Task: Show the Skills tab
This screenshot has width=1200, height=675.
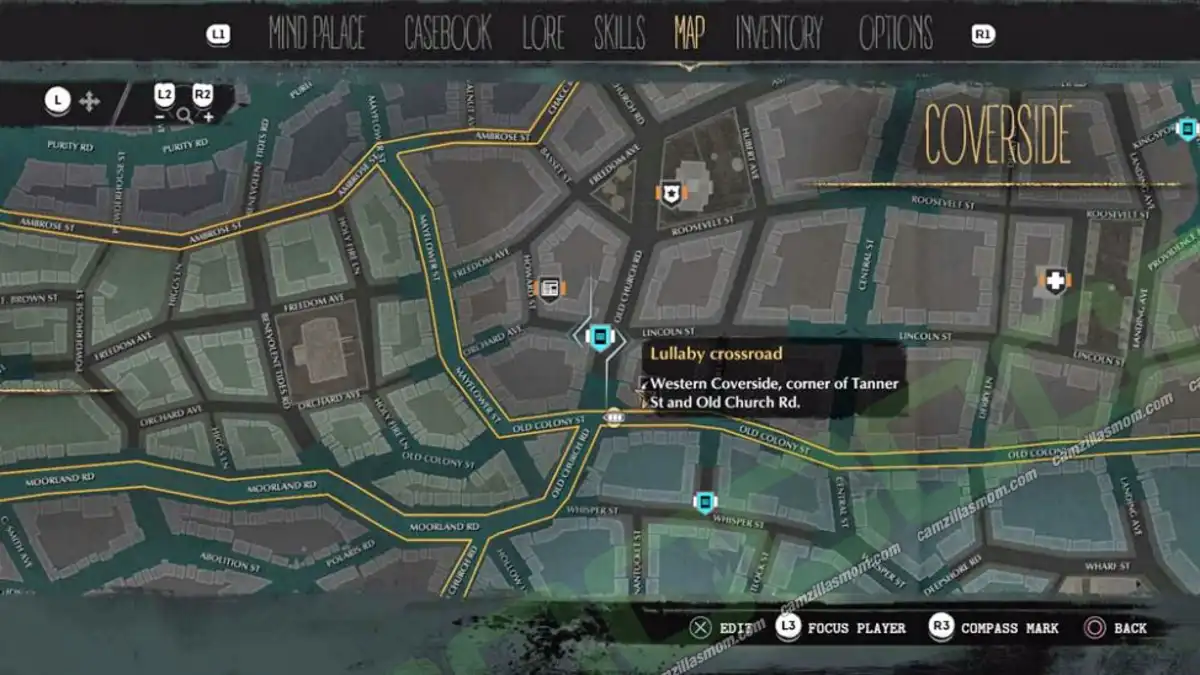Action: click(619, 34)
